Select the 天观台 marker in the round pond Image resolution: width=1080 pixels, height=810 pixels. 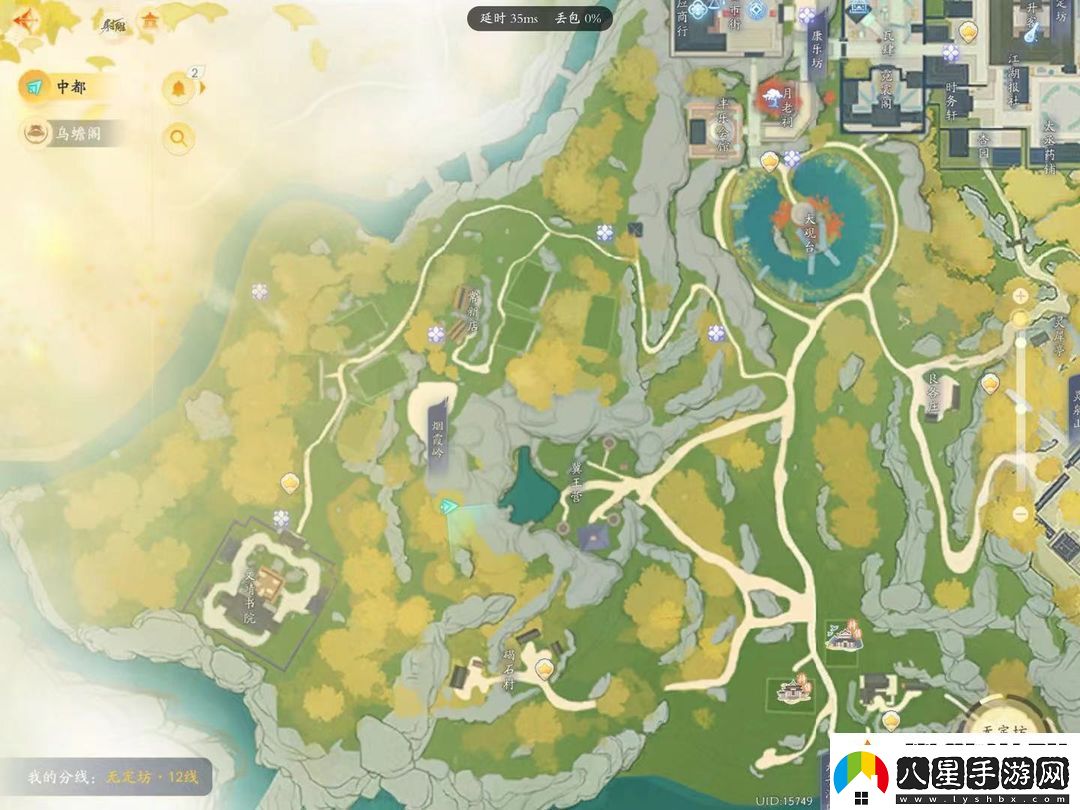click(x=800, y=212)
